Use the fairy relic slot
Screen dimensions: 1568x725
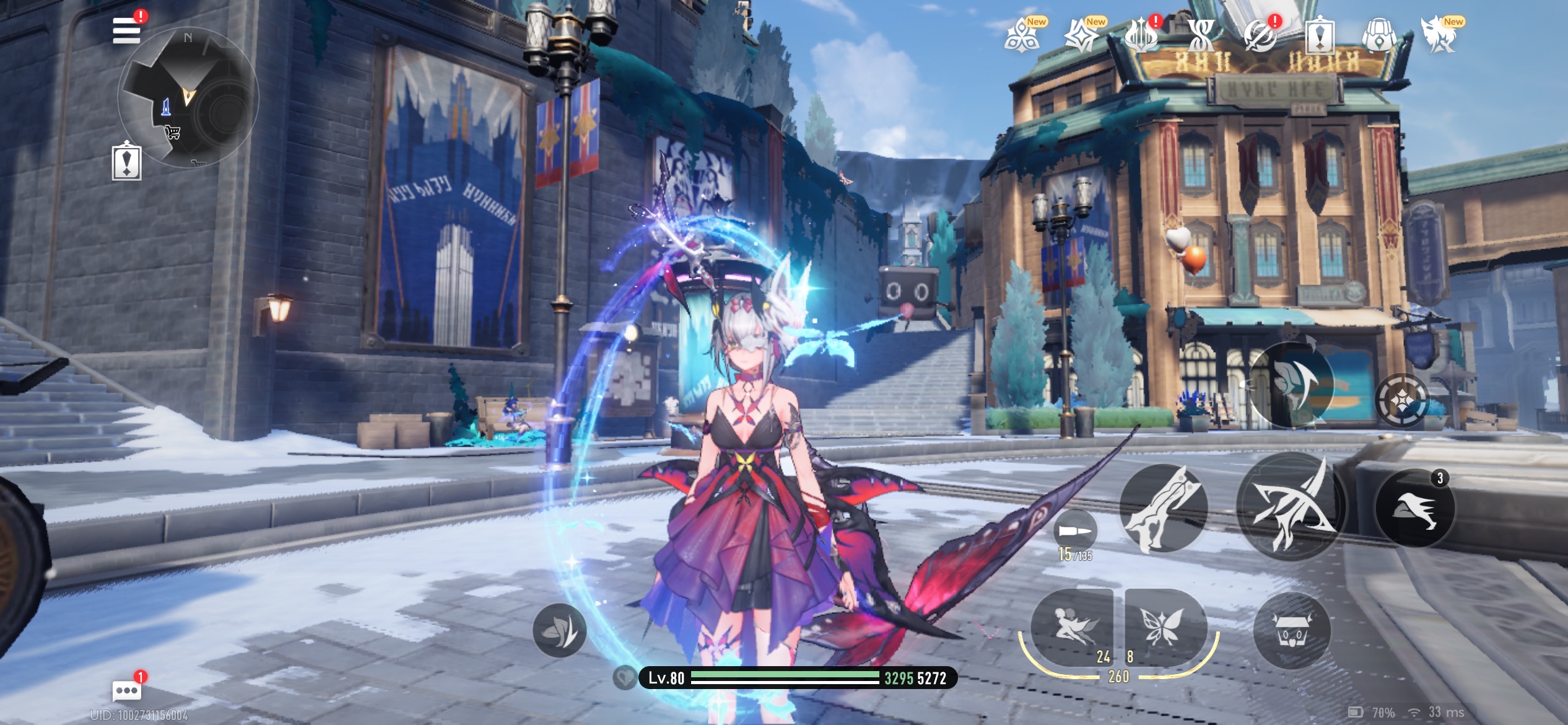tap(1072, 626)
